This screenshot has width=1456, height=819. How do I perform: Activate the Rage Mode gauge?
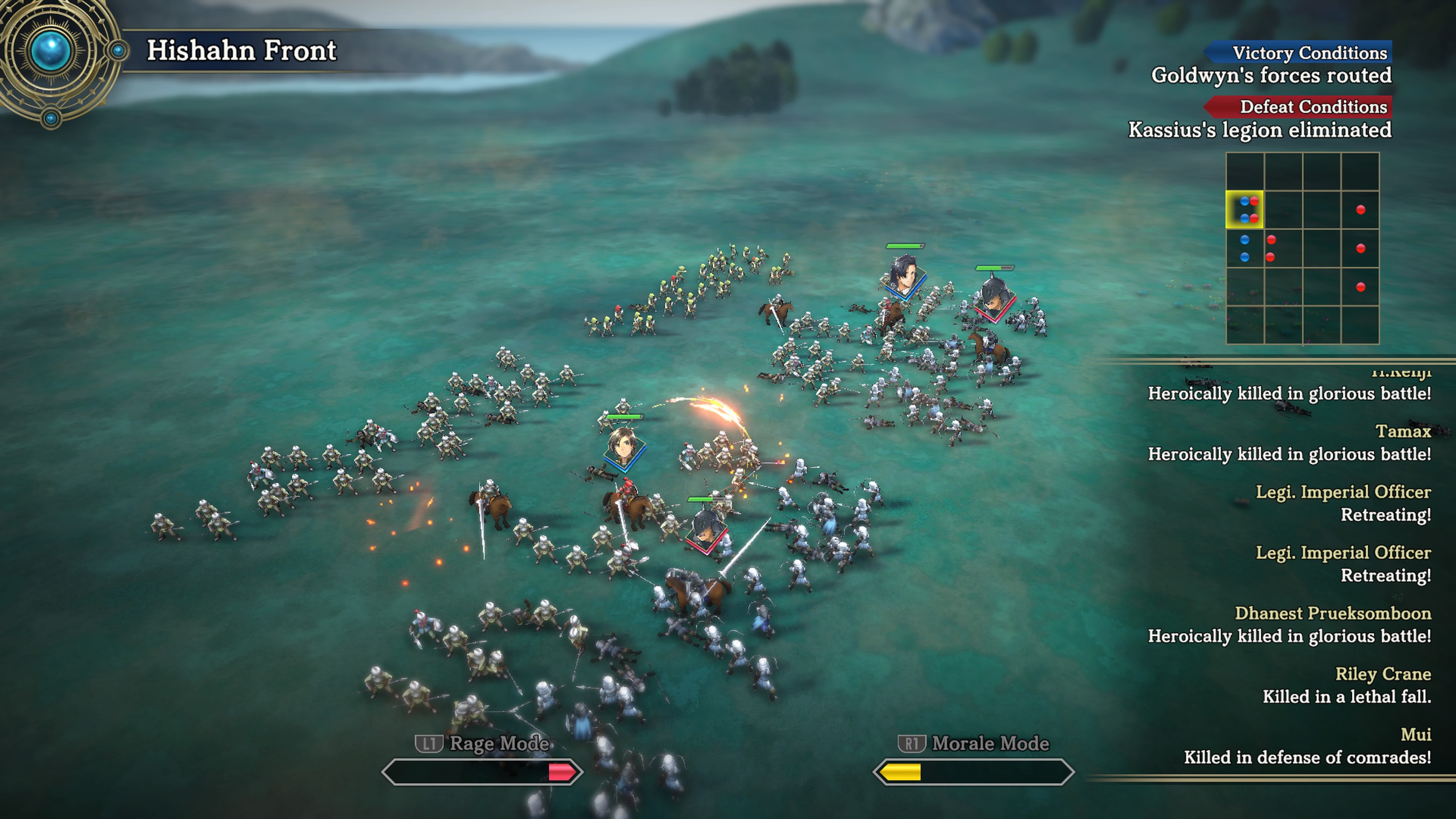[482, 772]
